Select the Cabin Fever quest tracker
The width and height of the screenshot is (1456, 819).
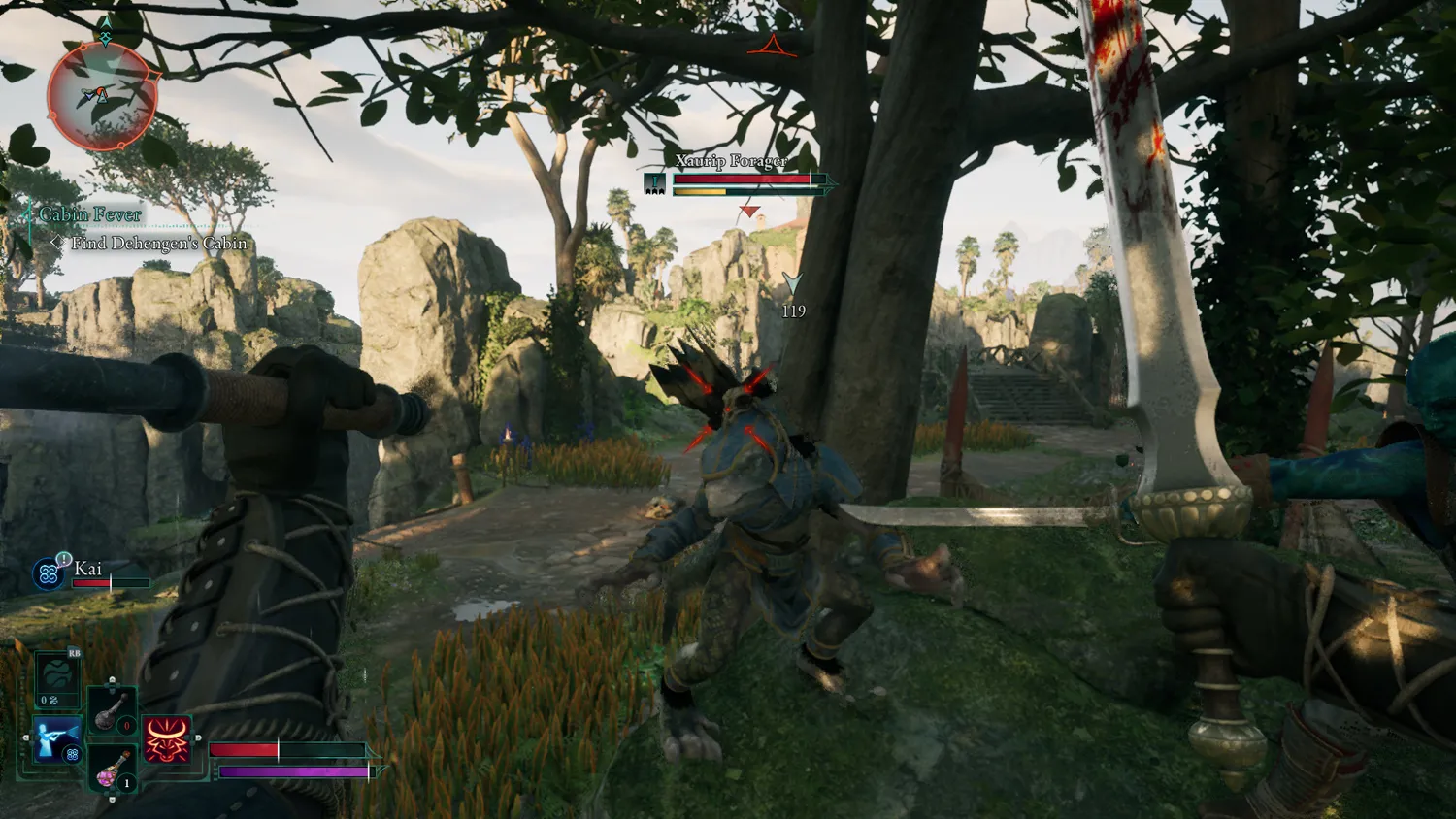(x=90, y=214)
